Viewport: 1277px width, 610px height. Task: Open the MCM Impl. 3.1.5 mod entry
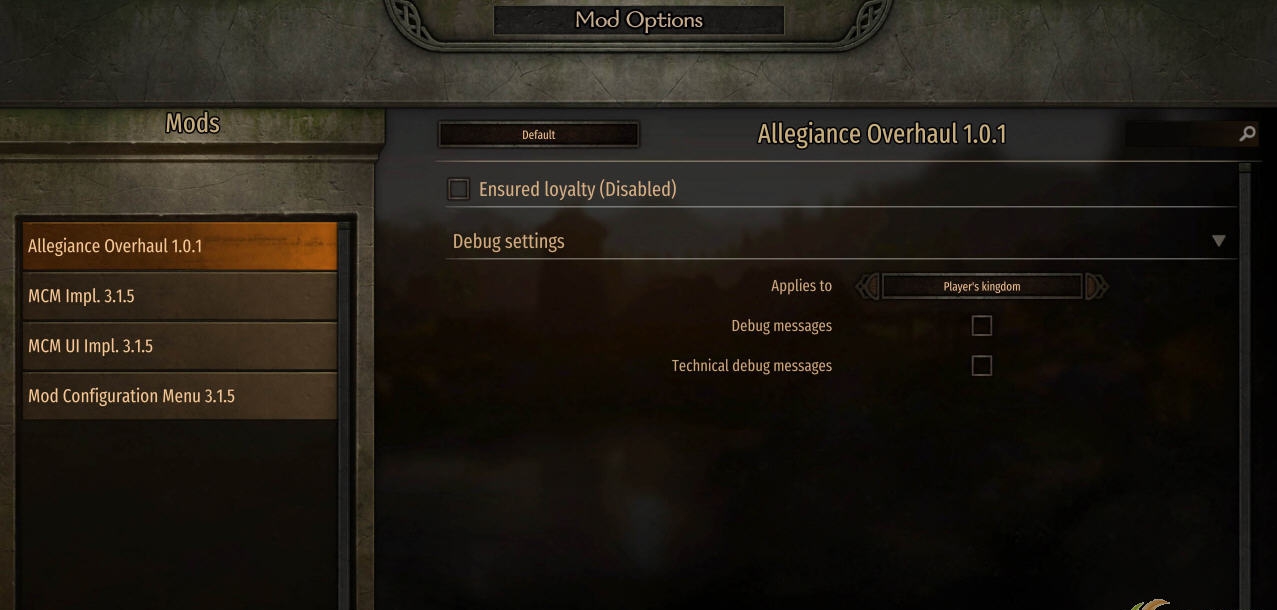pyautogui.click(x=180, y=296)
